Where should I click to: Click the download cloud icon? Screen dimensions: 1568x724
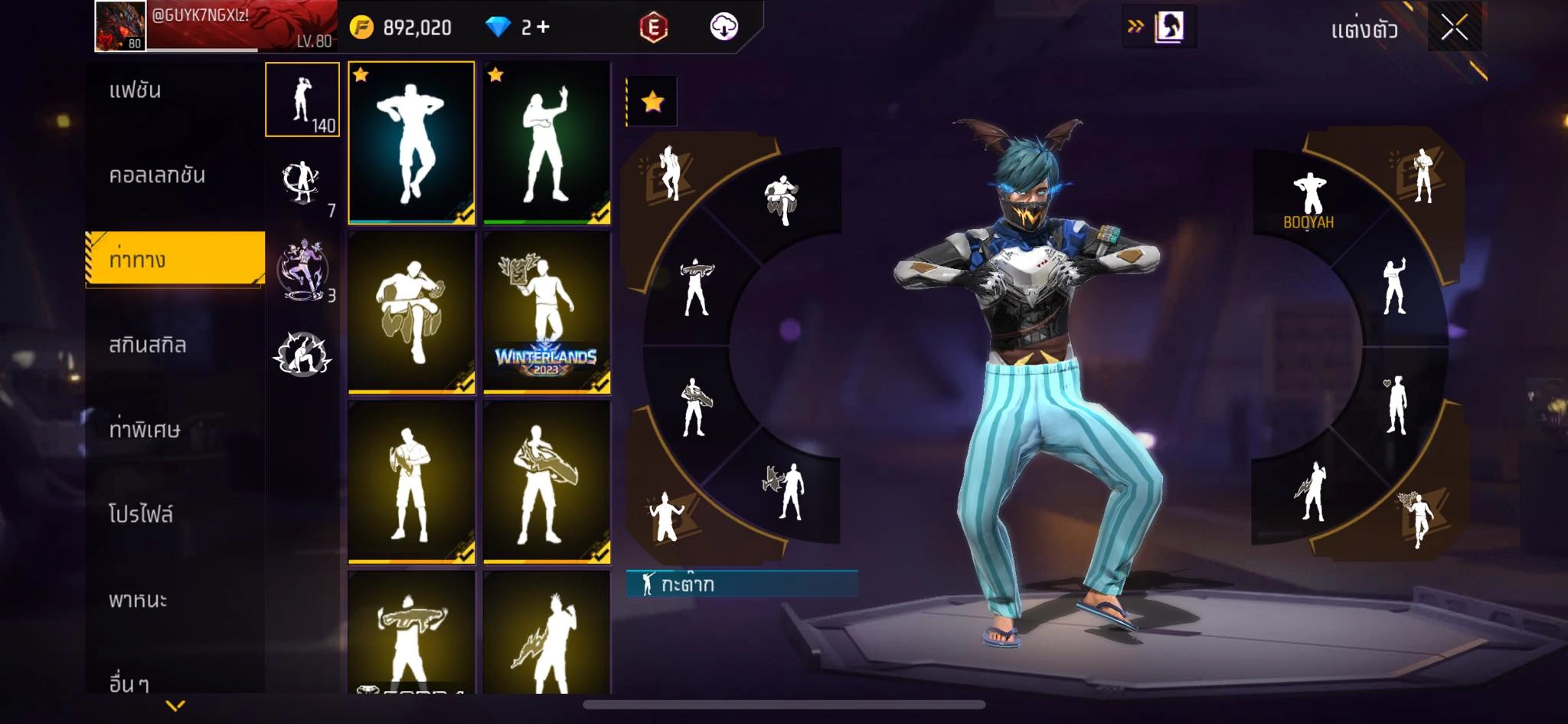724,28
